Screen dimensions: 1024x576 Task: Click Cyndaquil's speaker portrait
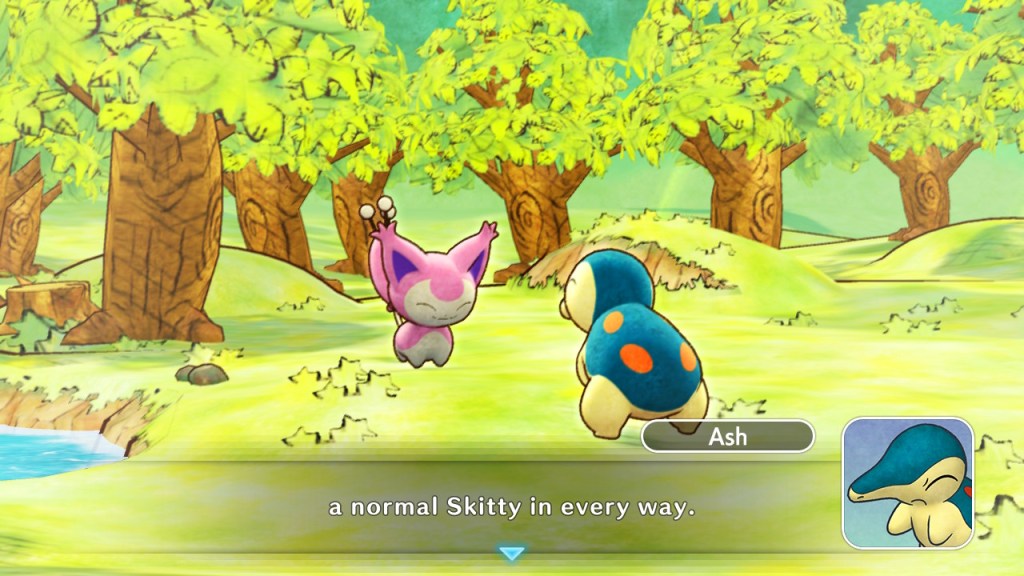pyautogui.click(x=907, y=482)
